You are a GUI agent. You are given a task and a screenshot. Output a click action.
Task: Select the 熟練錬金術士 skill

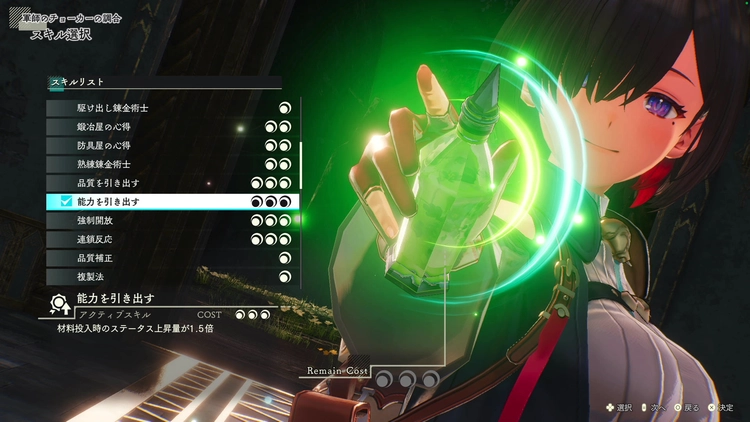point(170,164)
